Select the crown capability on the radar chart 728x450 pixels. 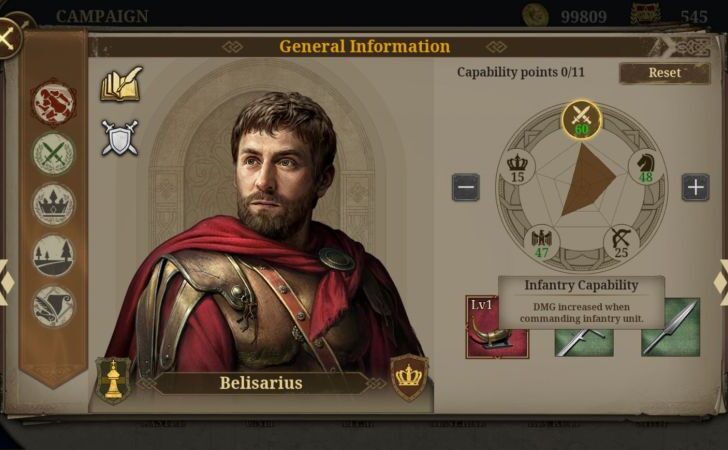pyautogui.click(x=517, y=166)
